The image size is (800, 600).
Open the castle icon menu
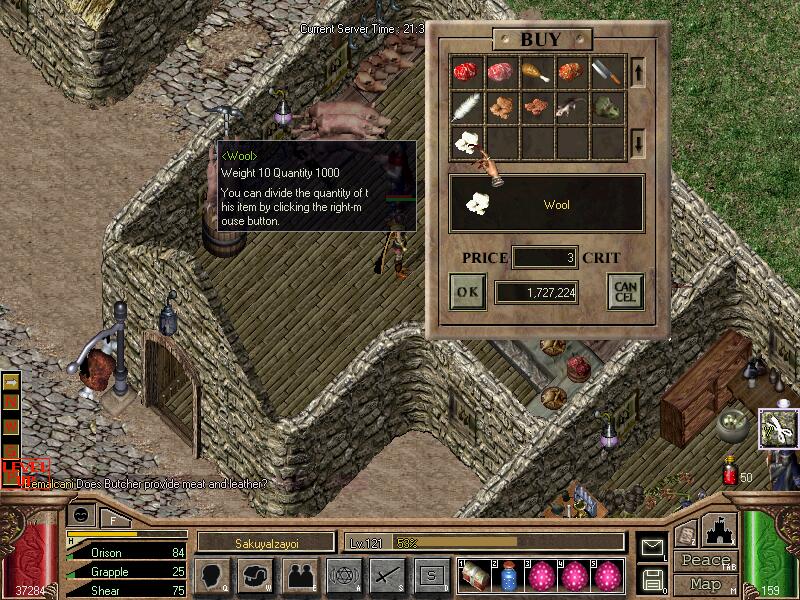pos(720,531)
